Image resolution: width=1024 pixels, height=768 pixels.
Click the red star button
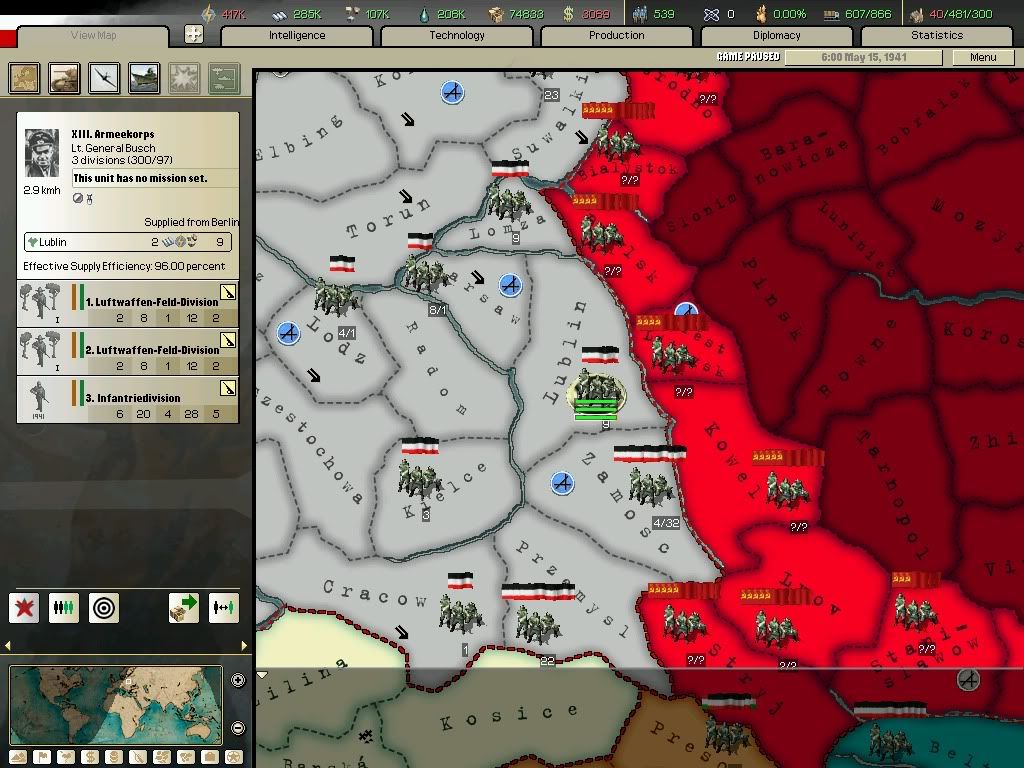click(24, 607)
